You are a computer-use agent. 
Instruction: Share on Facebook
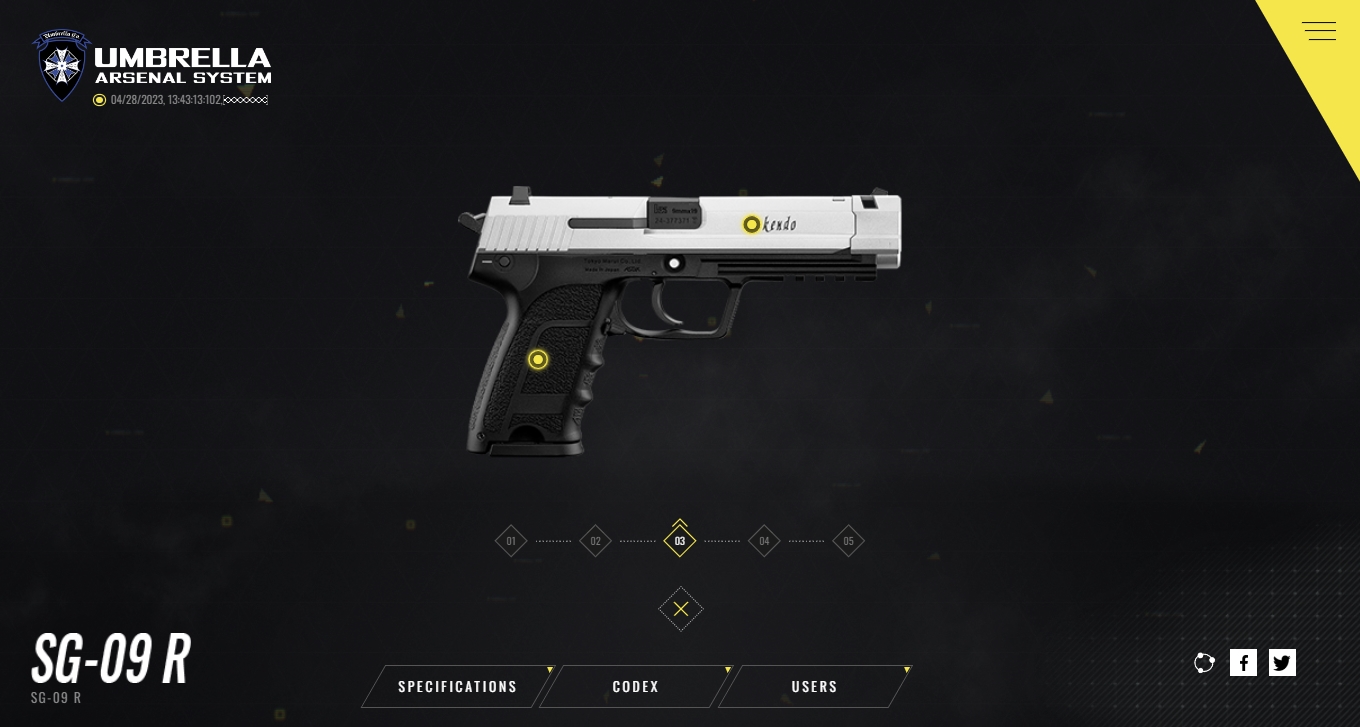point(1243,662)
